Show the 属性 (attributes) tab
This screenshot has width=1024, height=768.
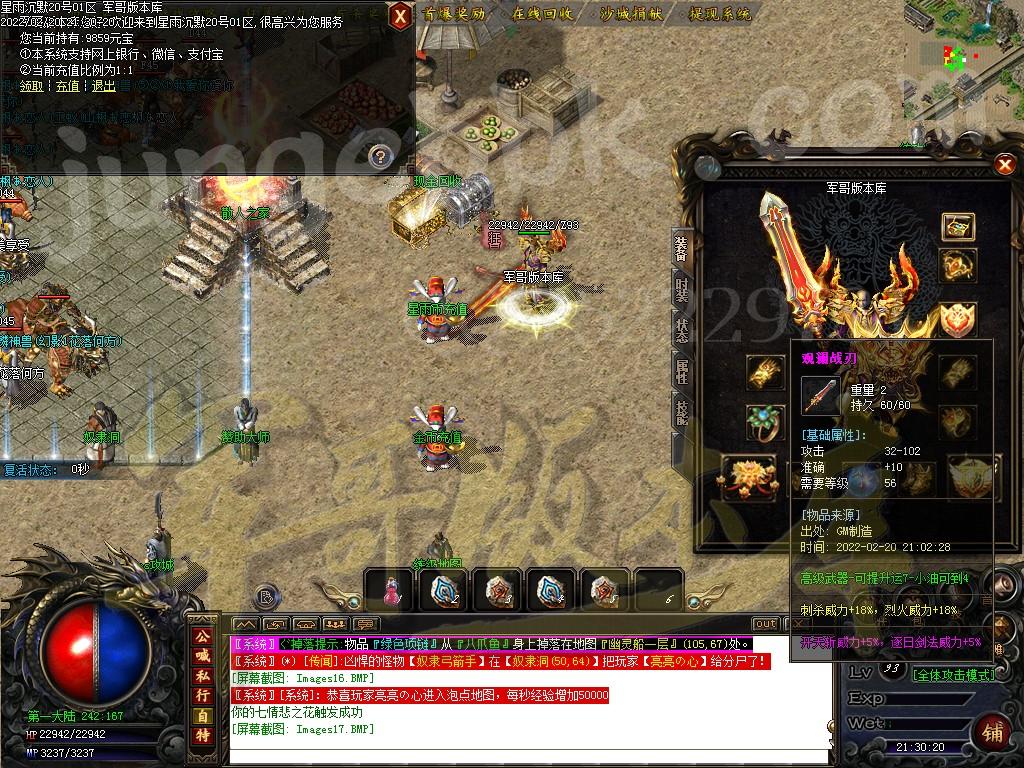(682, 372)
